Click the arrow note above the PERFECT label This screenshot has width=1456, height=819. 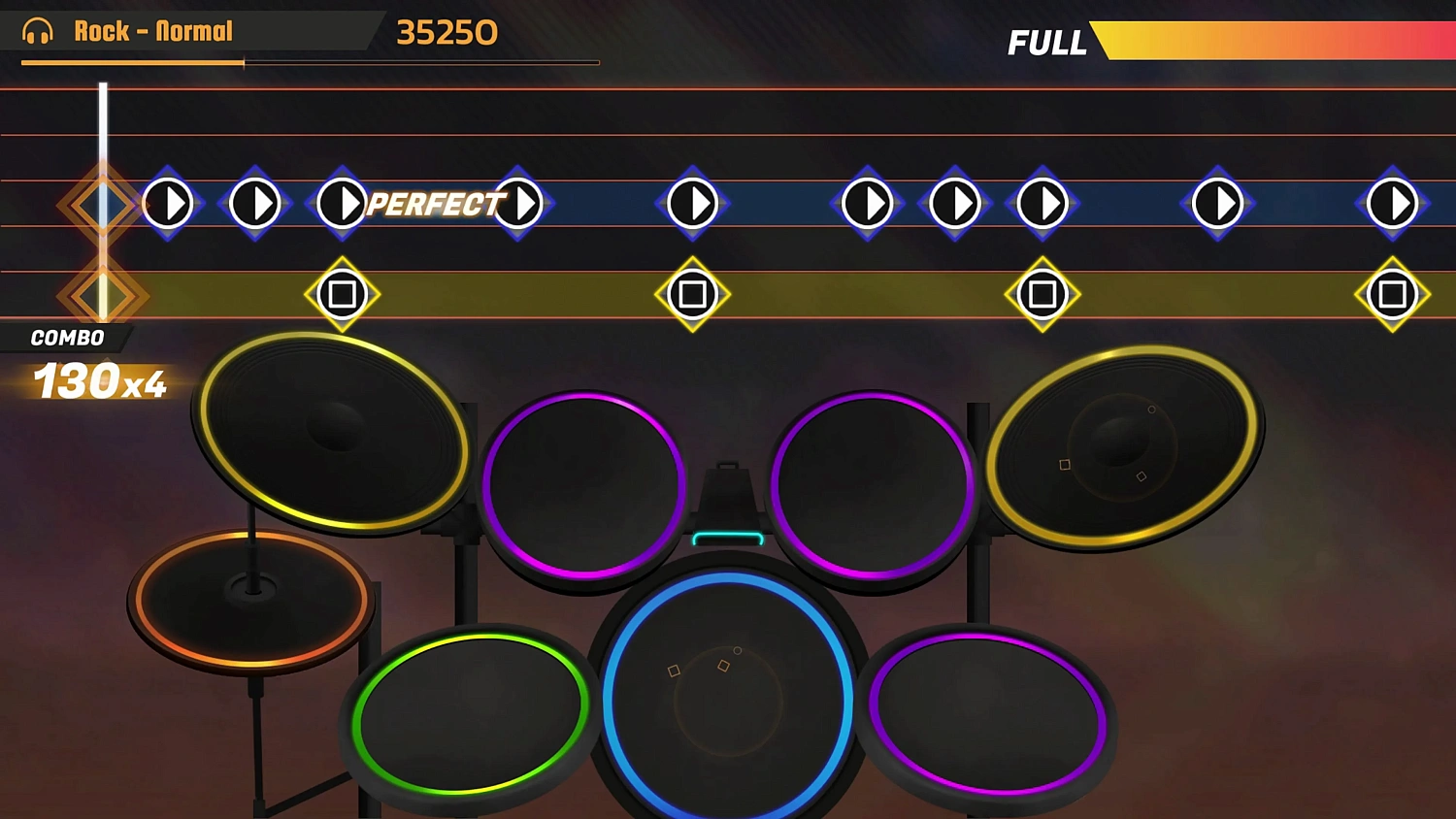pos(342,204)
